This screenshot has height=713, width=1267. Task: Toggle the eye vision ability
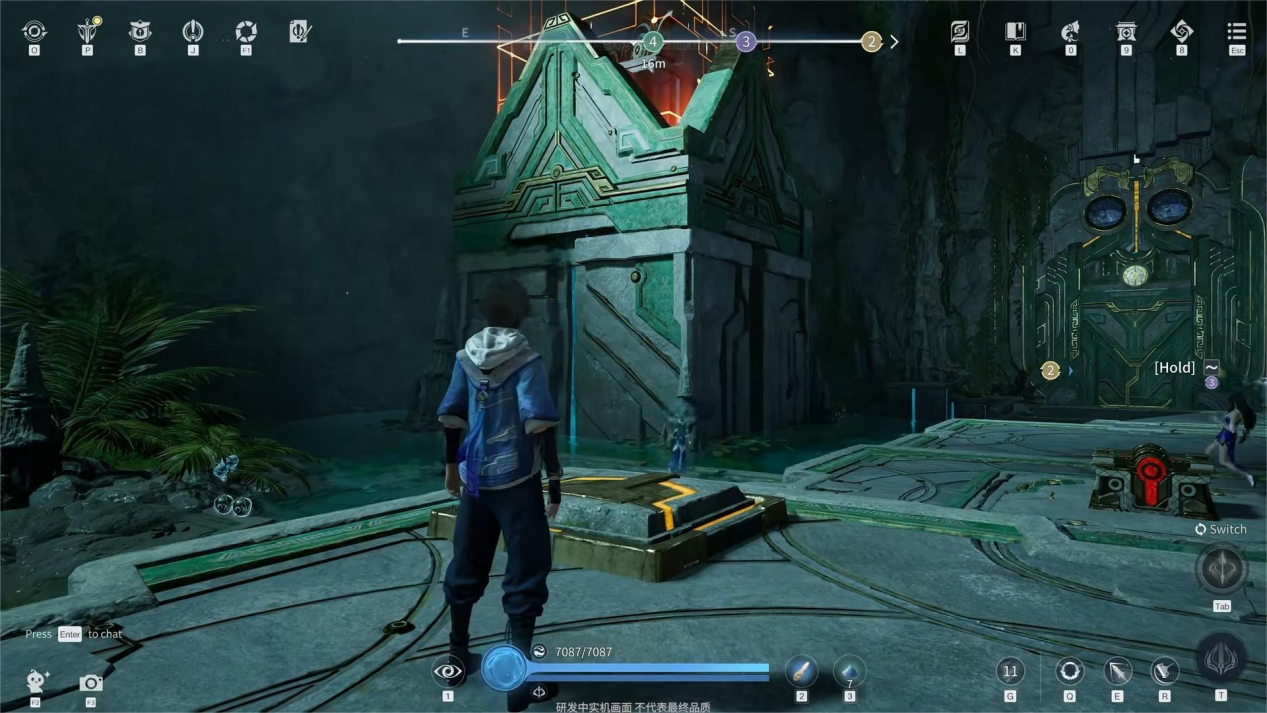tap(448, 671)
